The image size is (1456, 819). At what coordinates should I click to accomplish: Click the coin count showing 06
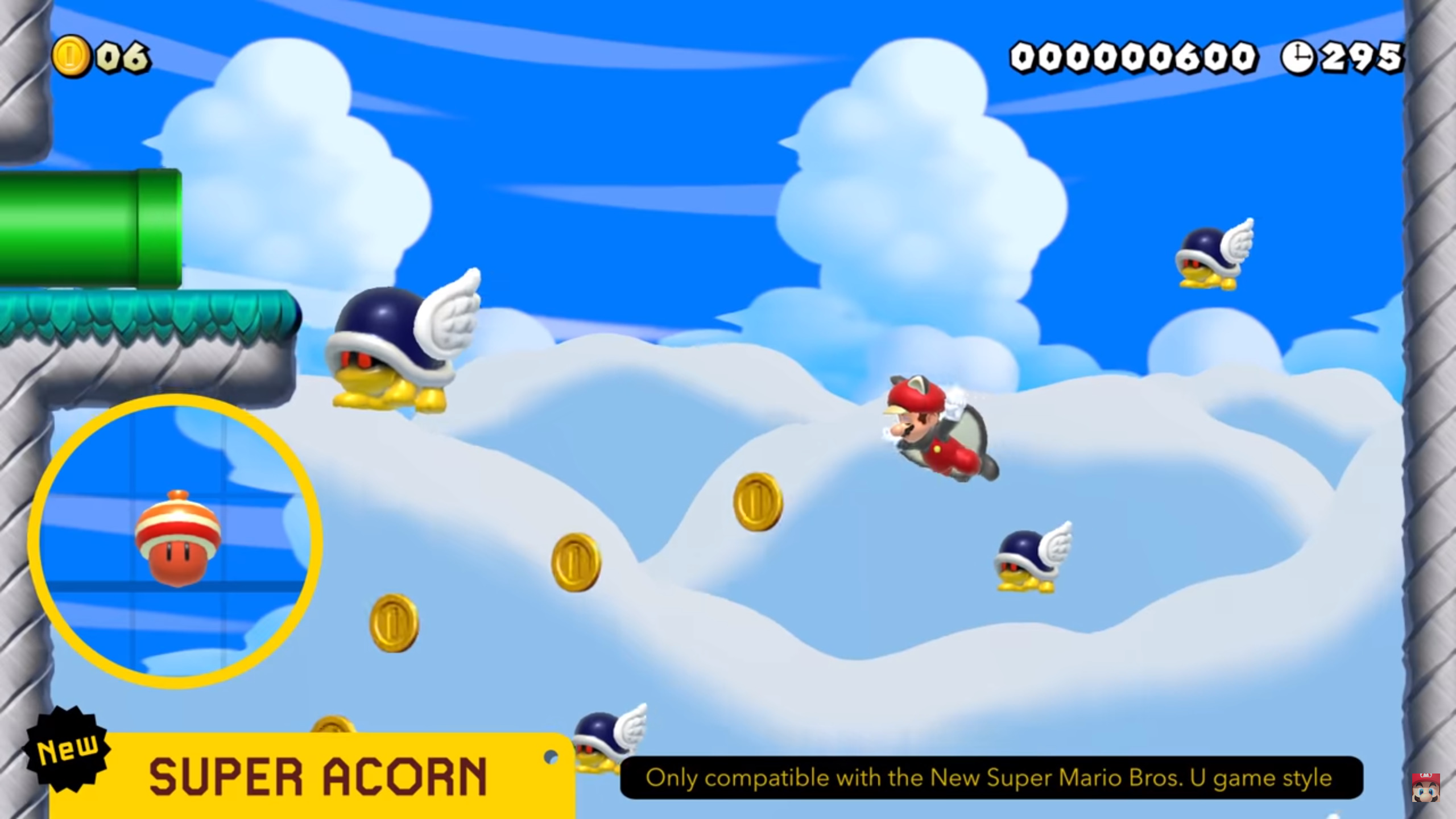coord(121,55)
